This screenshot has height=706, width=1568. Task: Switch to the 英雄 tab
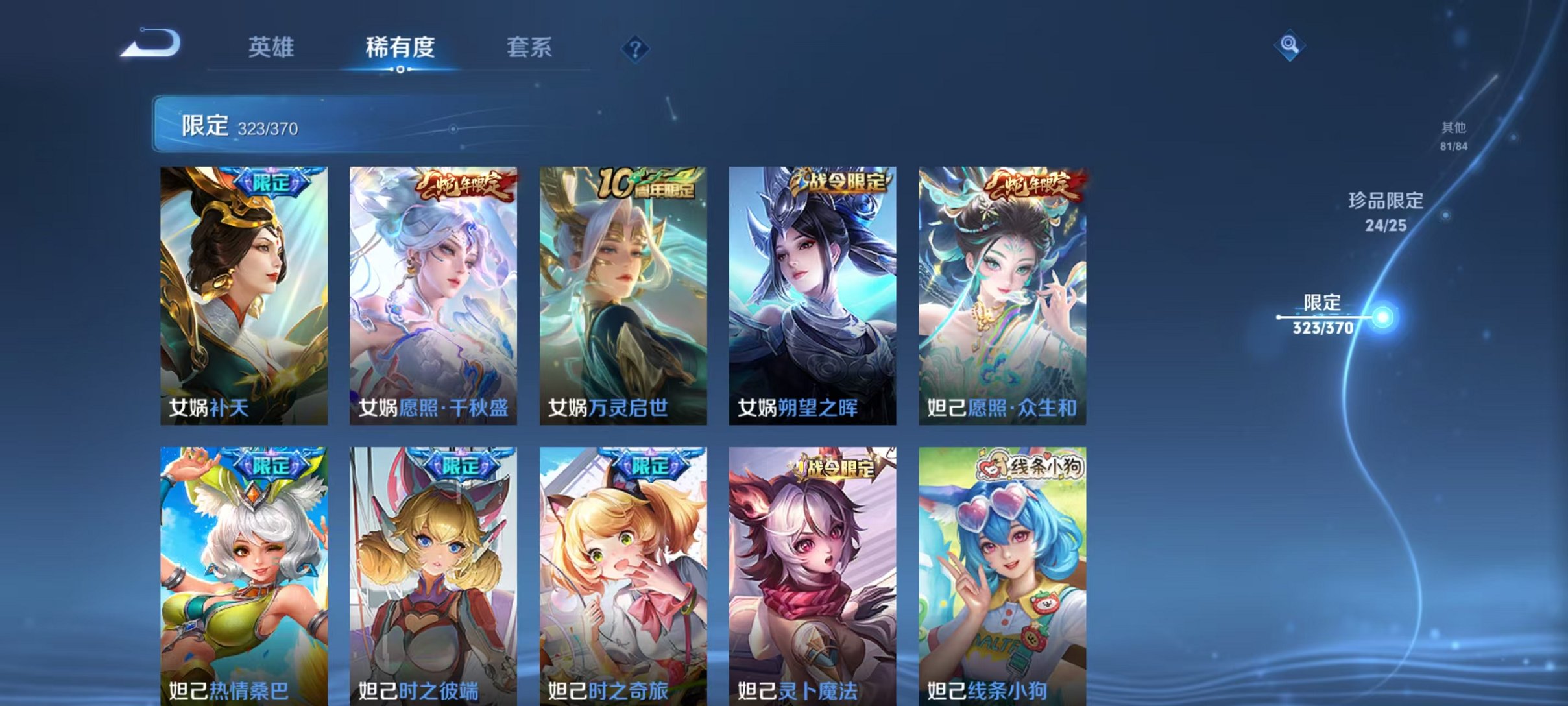(x=272, y=47)
